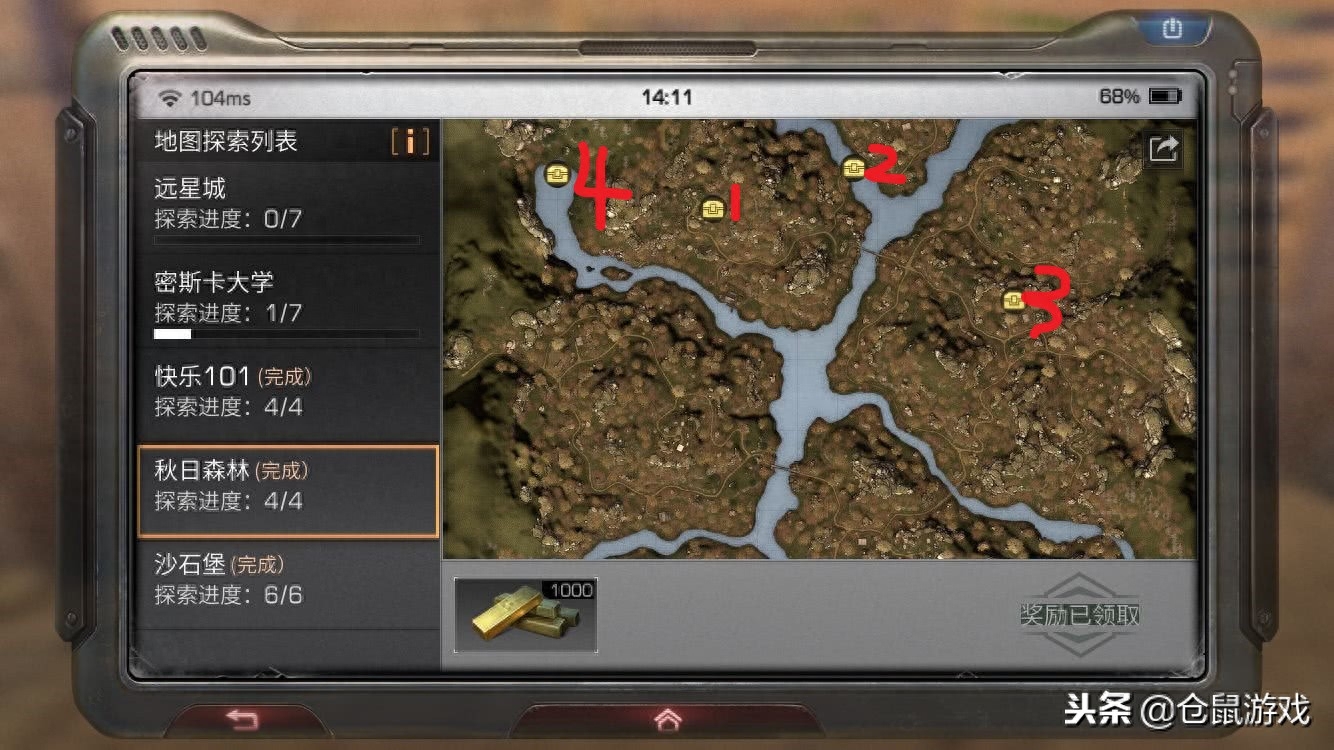Select the 秋日森林 map entry
This screenshot has height=750, width=1334.
288,486
